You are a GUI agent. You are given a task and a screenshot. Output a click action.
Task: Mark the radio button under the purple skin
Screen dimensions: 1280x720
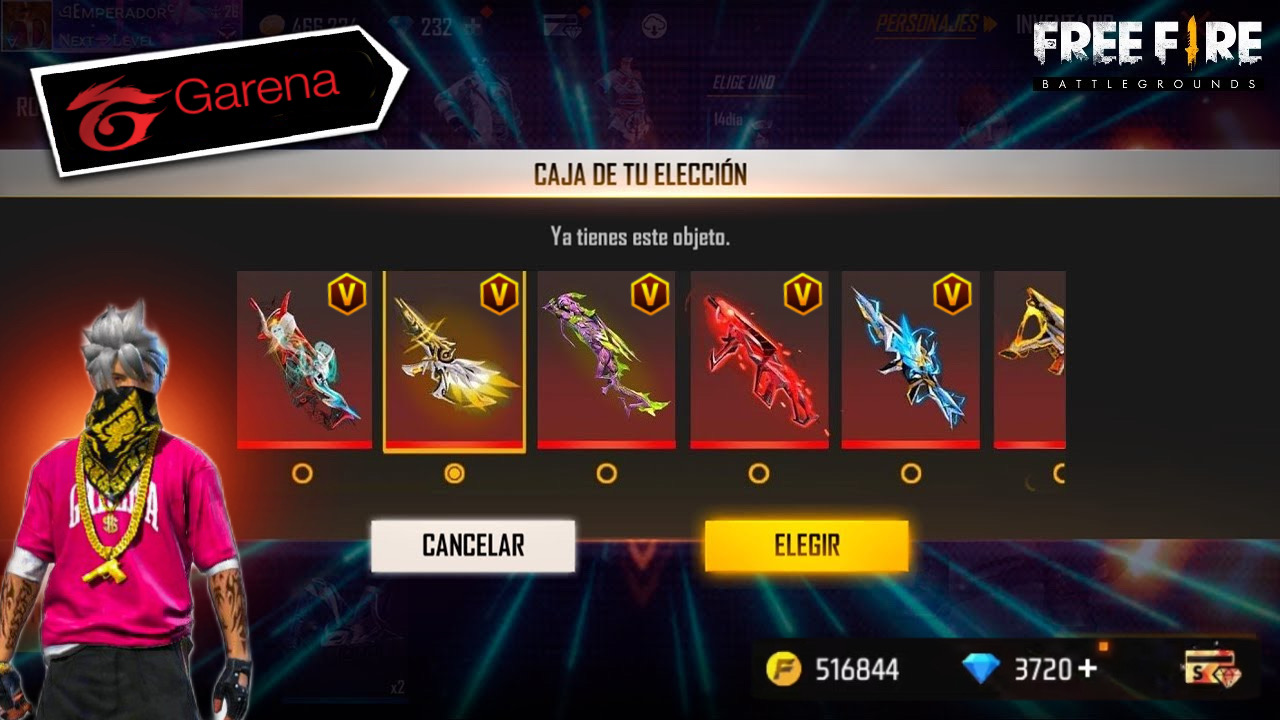606,473
